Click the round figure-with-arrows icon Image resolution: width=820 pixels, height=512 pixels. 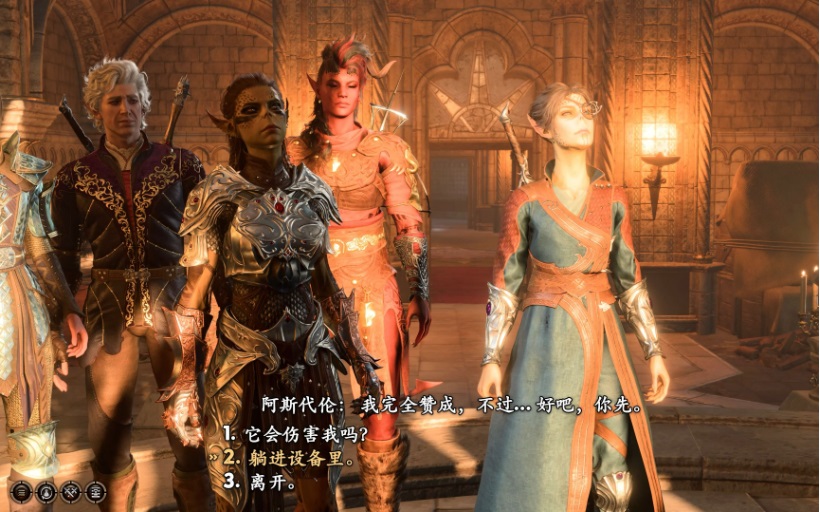[46, 492]
